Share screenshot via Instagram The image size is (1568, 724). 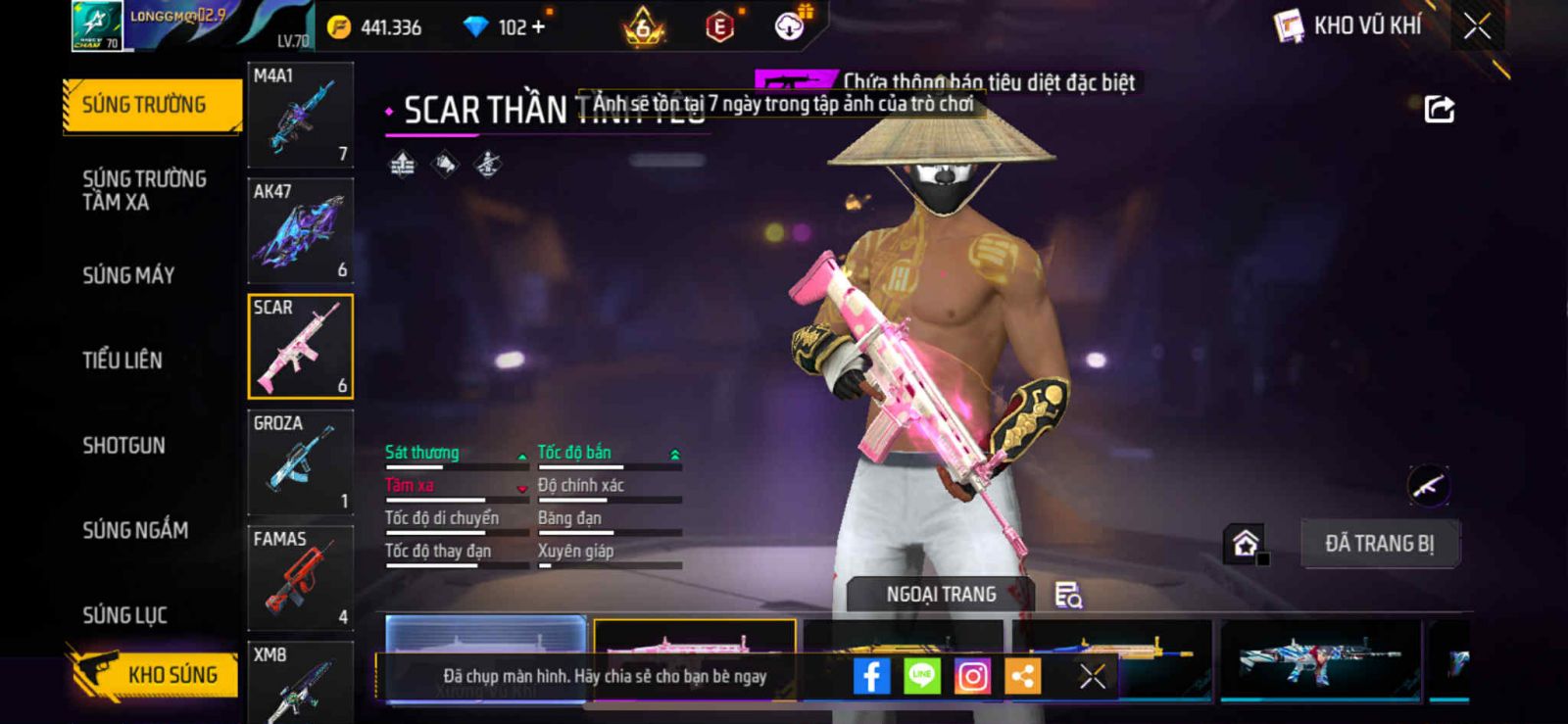pyautogui.click(x=972, y=676)
